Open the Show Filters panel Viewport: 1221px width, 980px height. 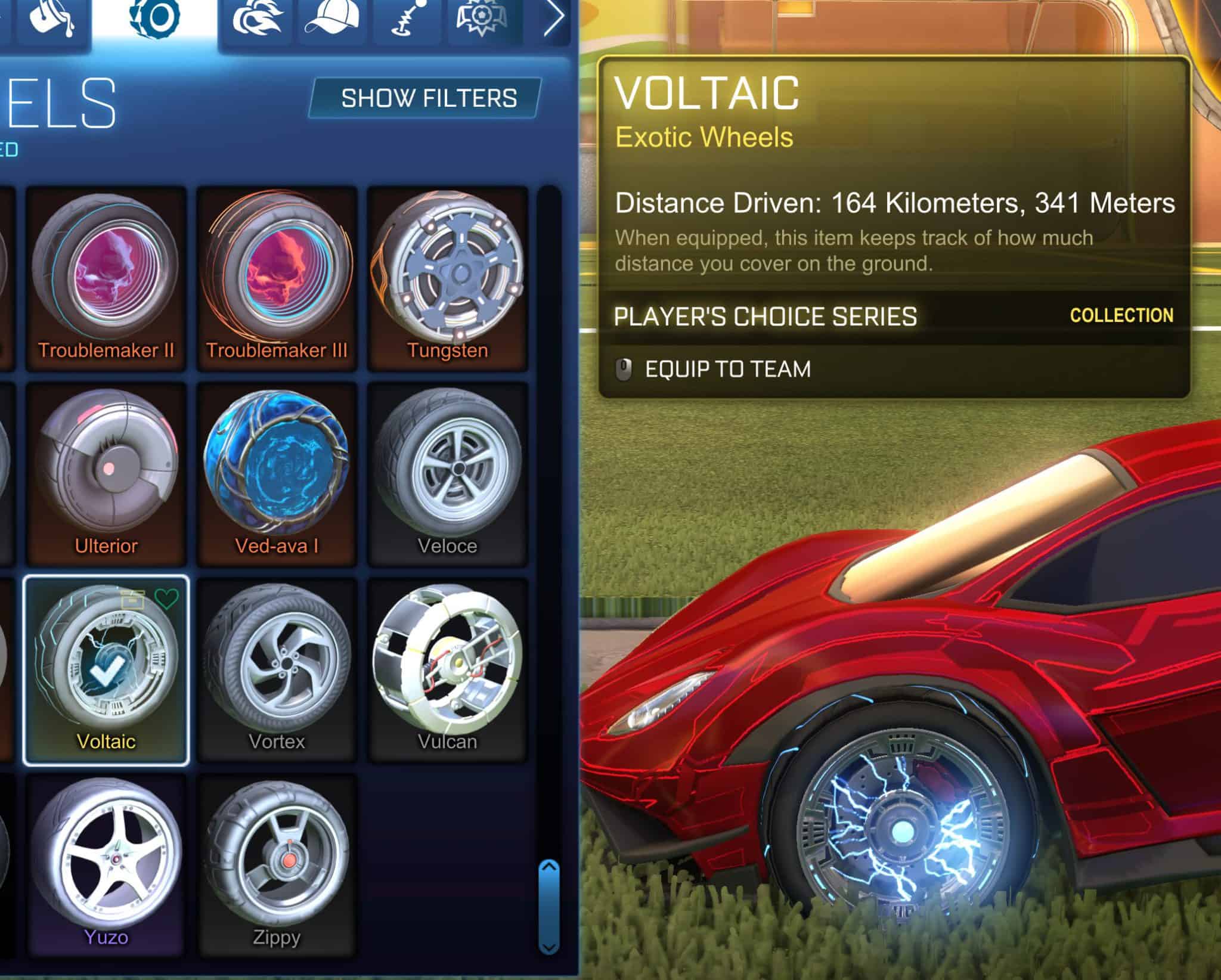tap(426, 98)
